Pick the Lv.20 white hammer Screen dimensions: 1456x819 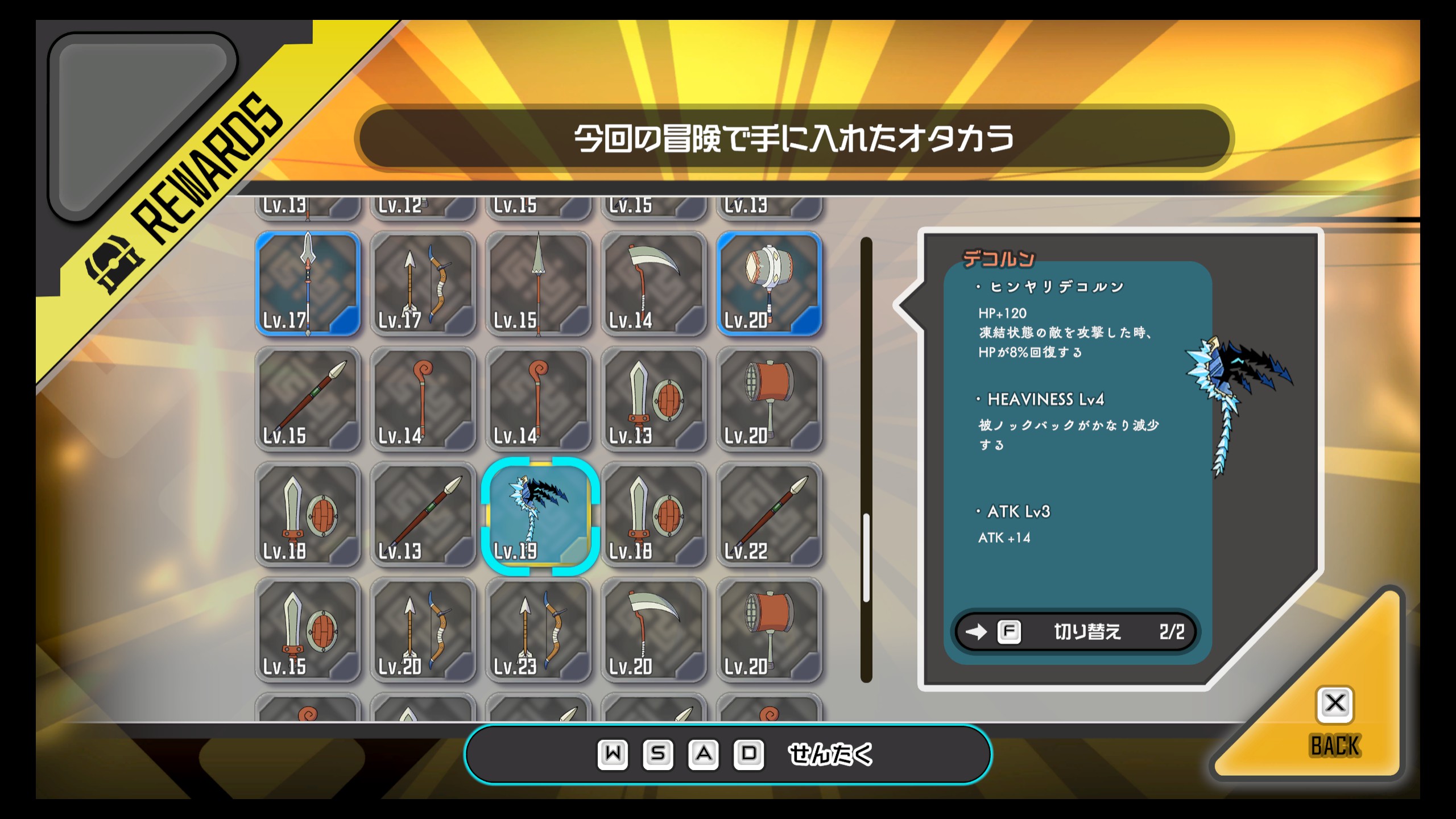point(769,284)
